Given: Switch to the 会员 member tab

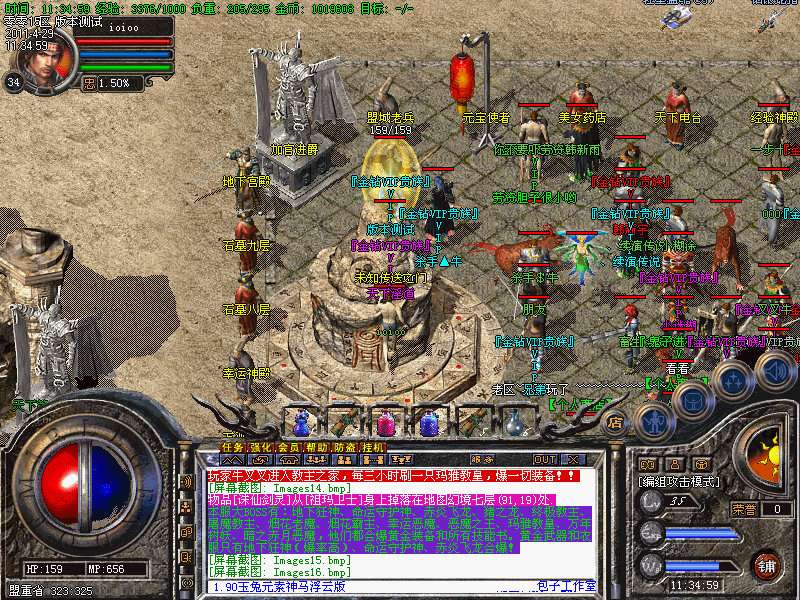Looking at the screenshot, I should [x=288, y=447].
